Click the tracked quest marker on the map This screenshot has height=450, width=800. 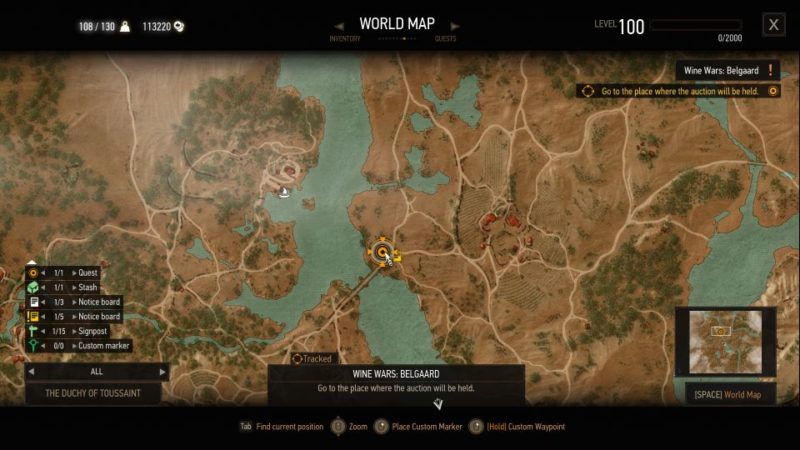pos(382,252)
